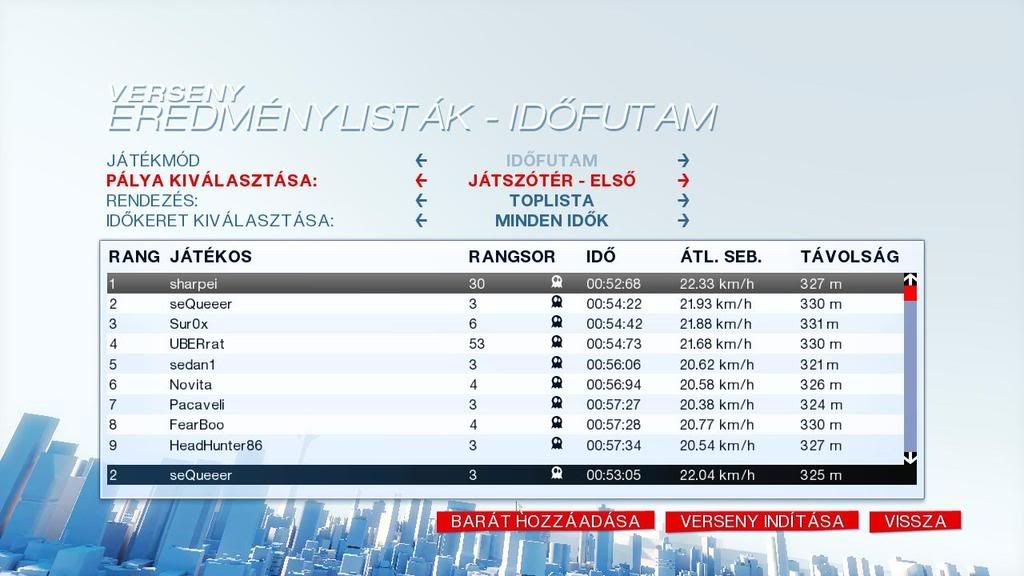The height and width of the screenshot is (576, 1024).
Task: Change sorting with Rendezés right arrow
Action: pos(683,200)
